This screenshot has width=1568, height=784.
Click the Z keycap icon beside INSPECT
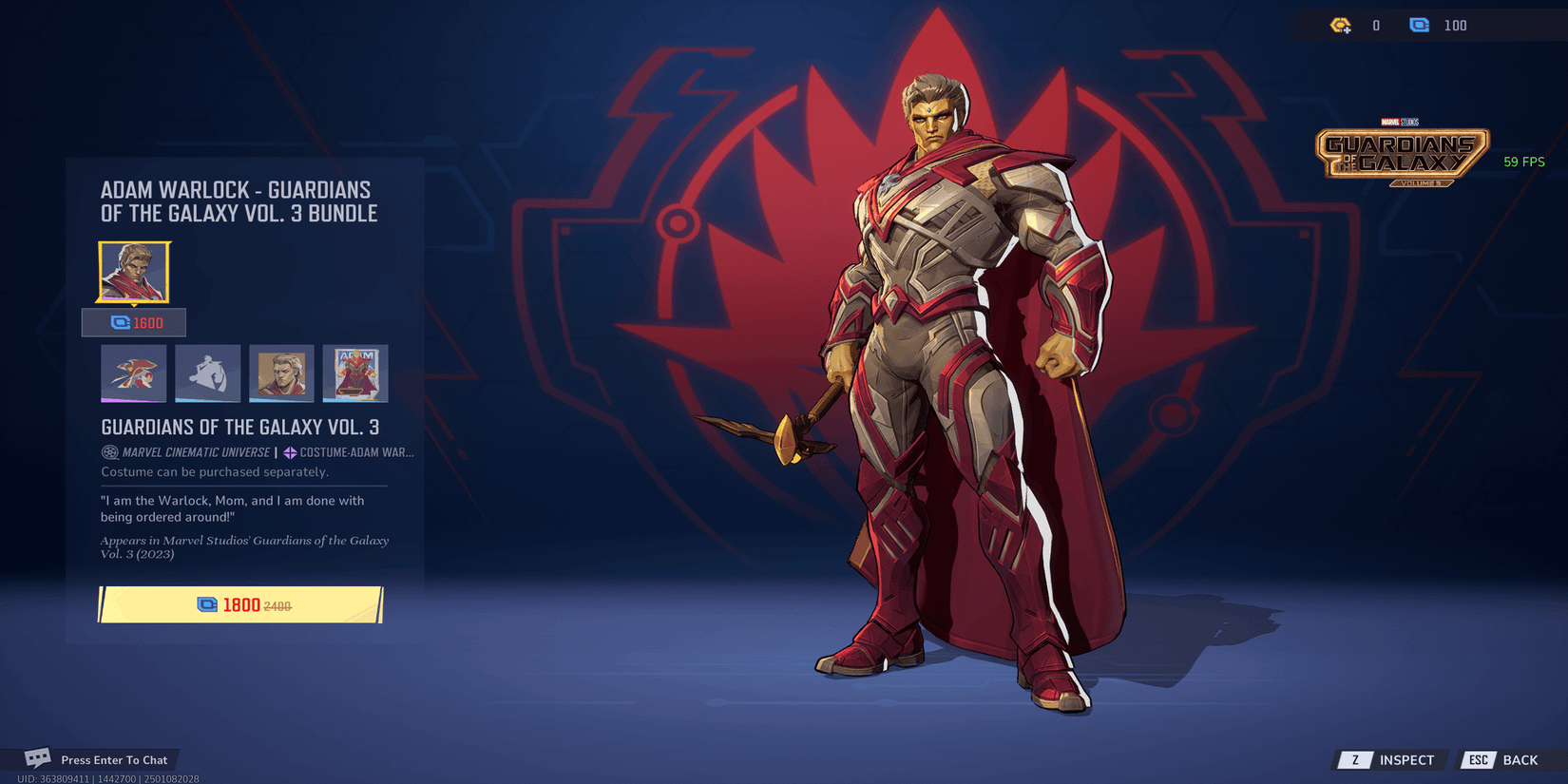click(1353, 759)
